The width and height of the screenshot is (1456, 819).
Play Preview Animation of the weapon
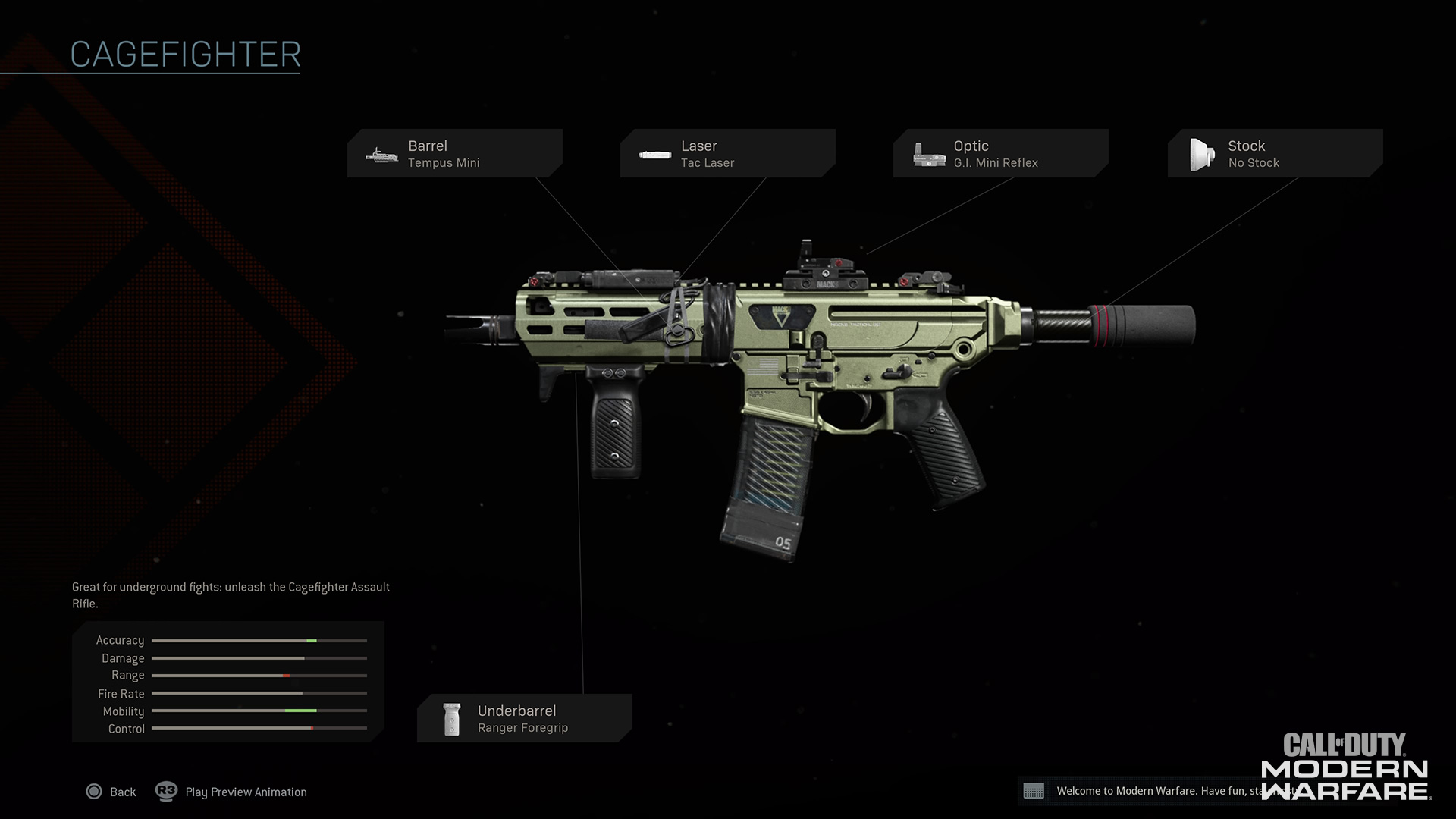click(232, 792)
